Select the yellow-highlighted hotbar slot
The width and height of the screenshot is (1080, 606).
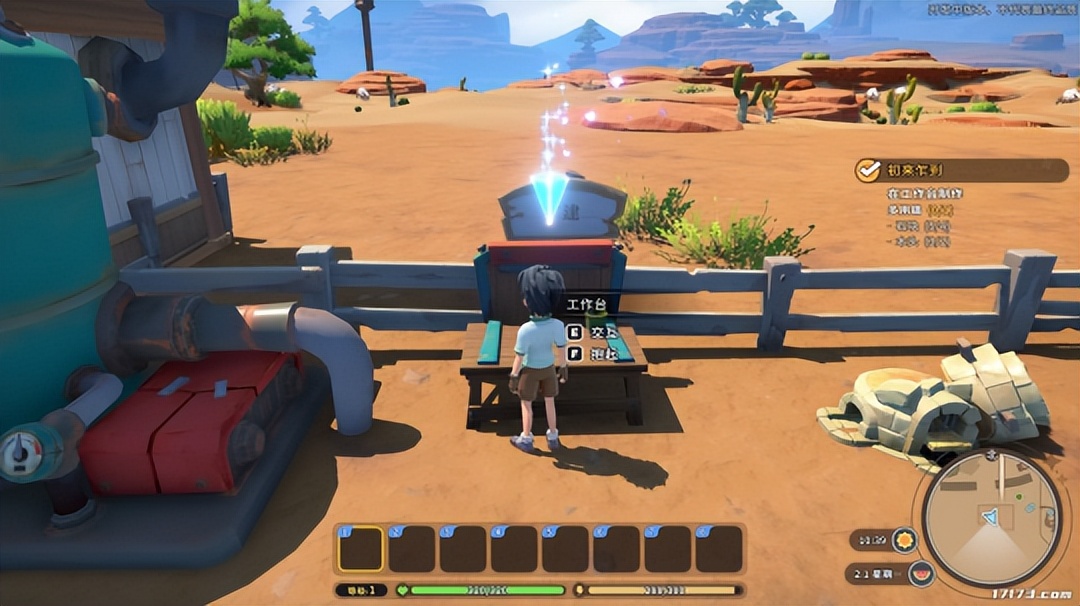pyautogui.click(x=360, y=549)
